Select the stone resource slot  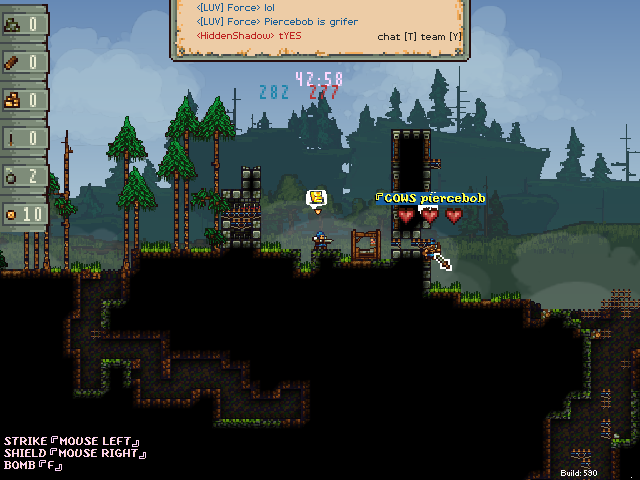click(24, 24)
